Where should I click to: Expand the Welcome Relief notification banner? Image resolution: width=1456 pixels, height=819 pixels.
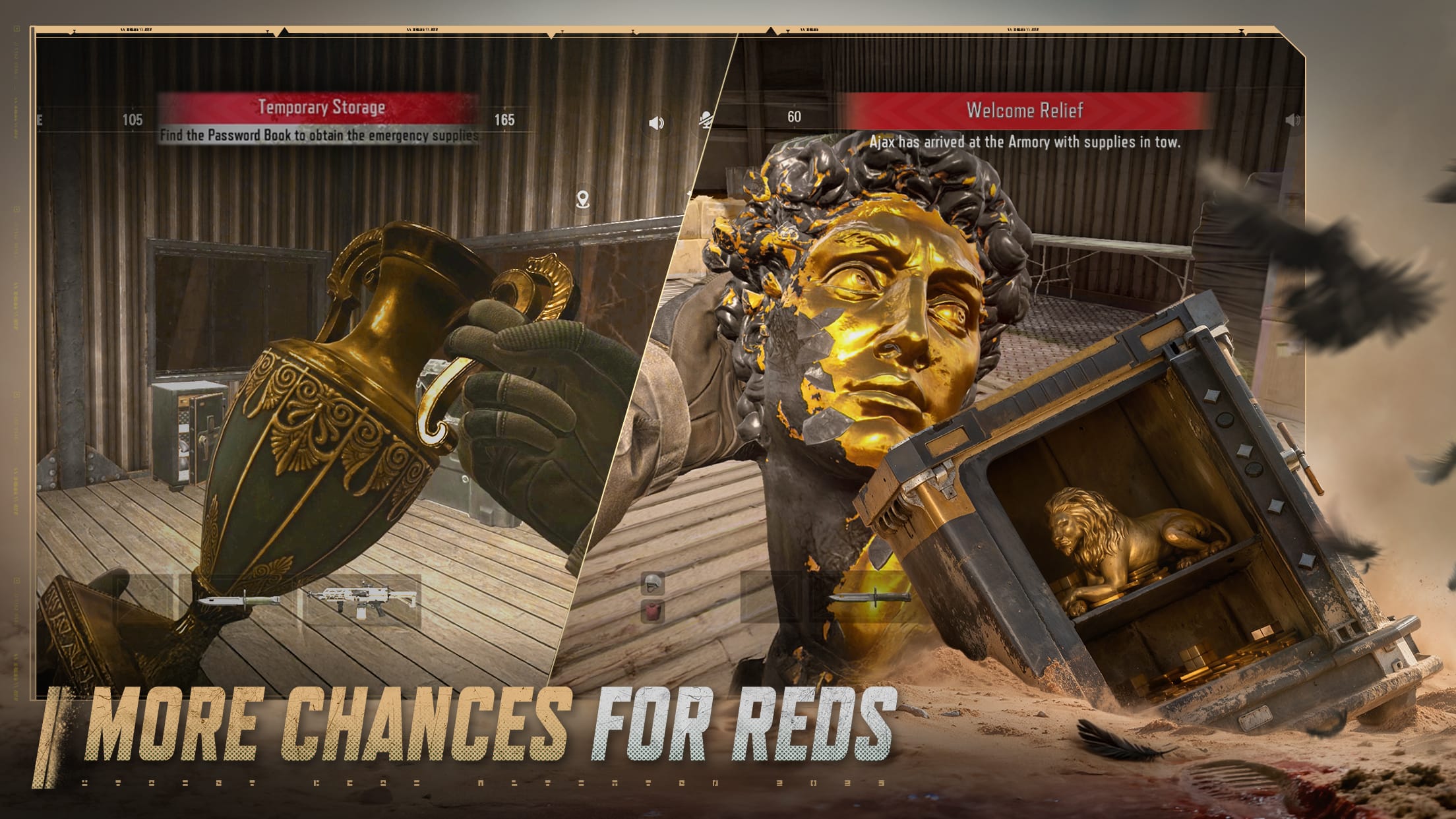pyautogui.click(x=1025, y=112)
